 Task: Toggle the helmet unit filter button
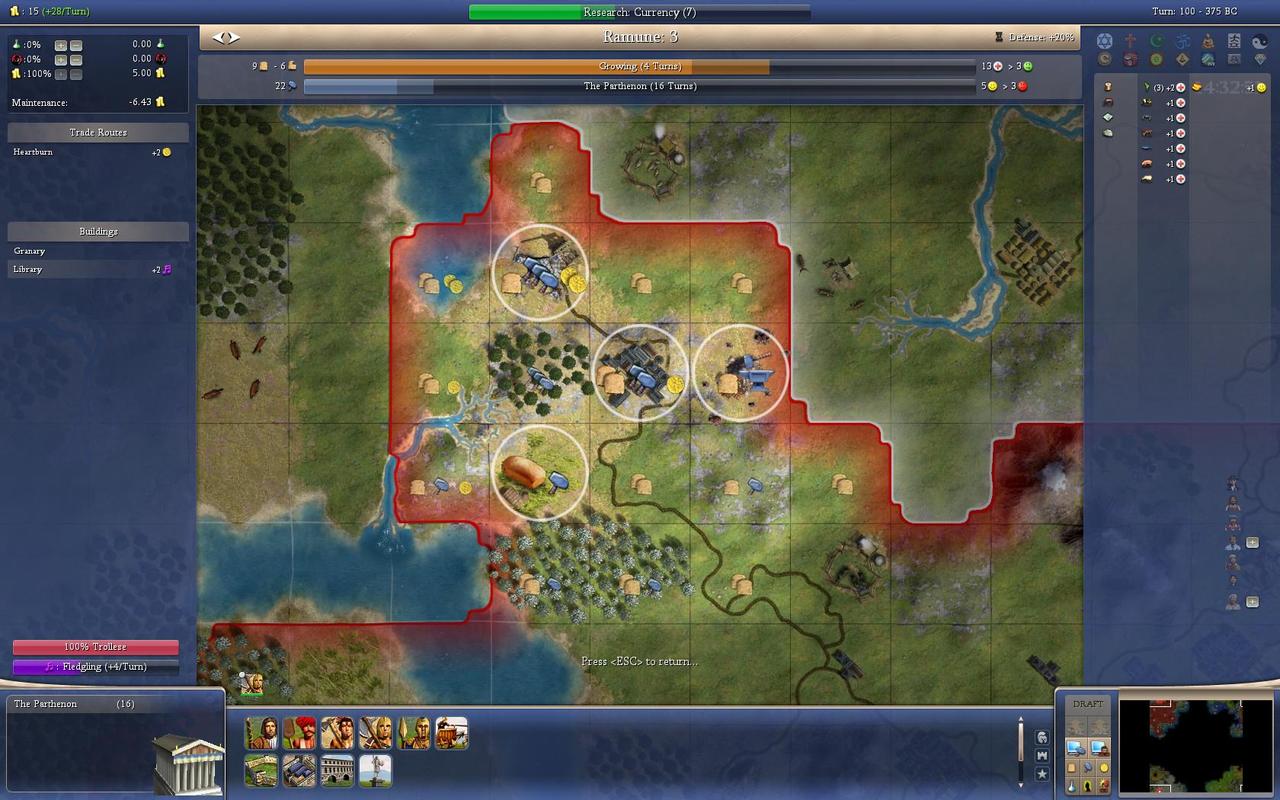tap(1041, 737)
